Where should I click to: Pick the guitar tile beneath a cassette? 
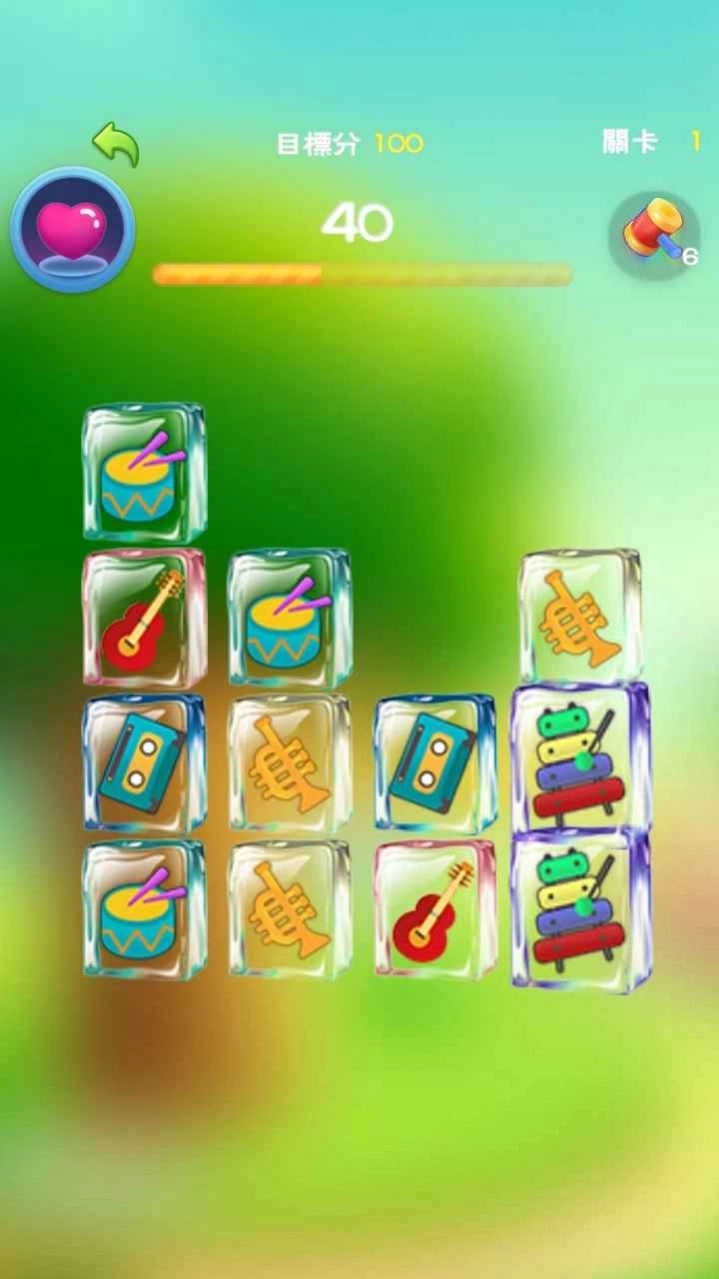pyautogui.click(x=435, y=909)
